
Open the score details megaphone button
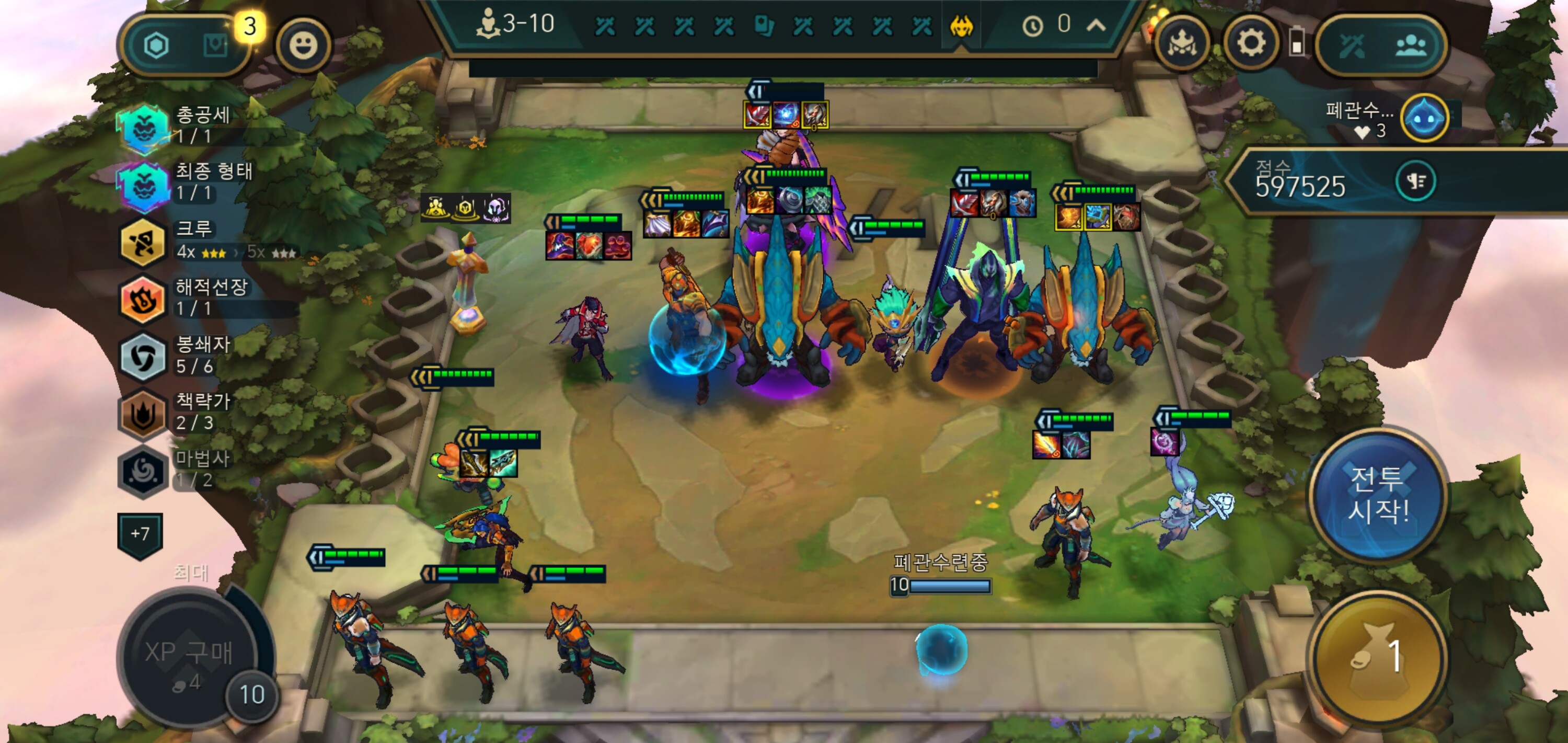(1415, 181)
